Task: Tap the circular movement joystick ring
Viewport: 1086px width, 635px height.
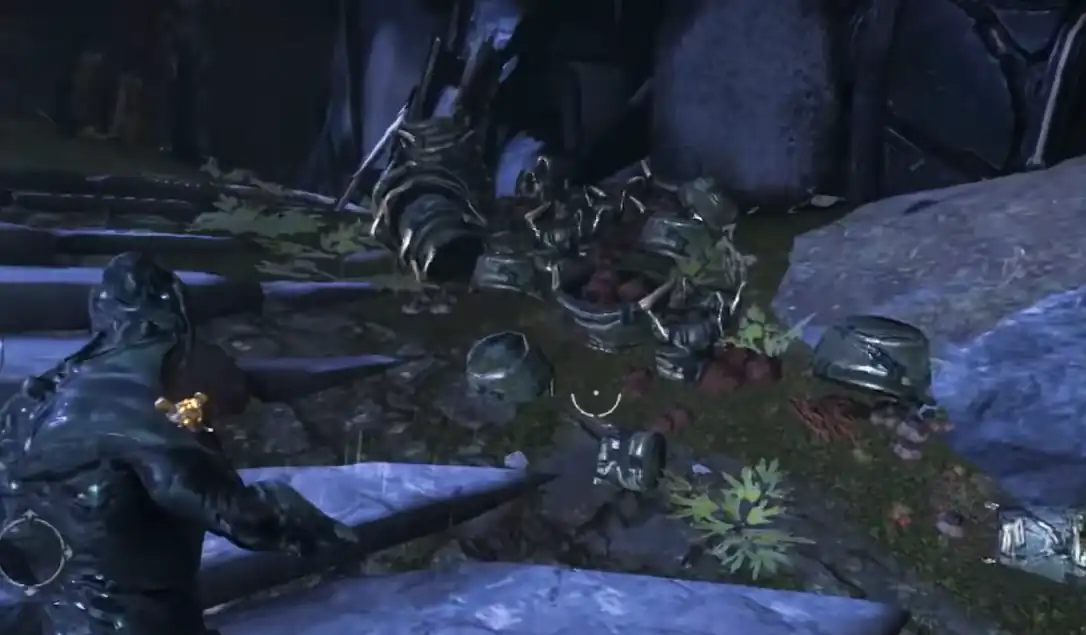Action: 34,551
